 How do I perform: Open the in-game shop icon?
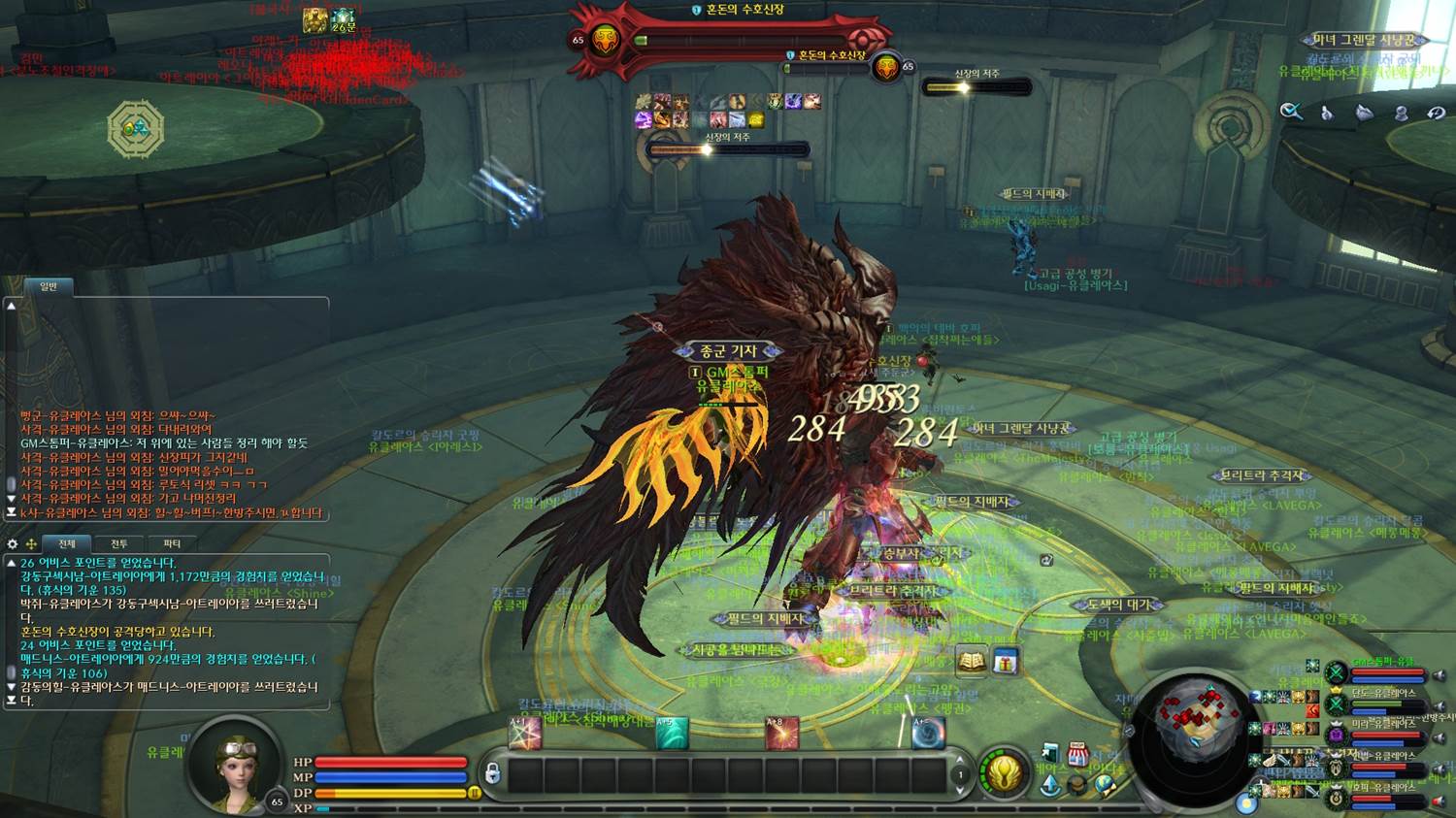tap(1077, 754)
